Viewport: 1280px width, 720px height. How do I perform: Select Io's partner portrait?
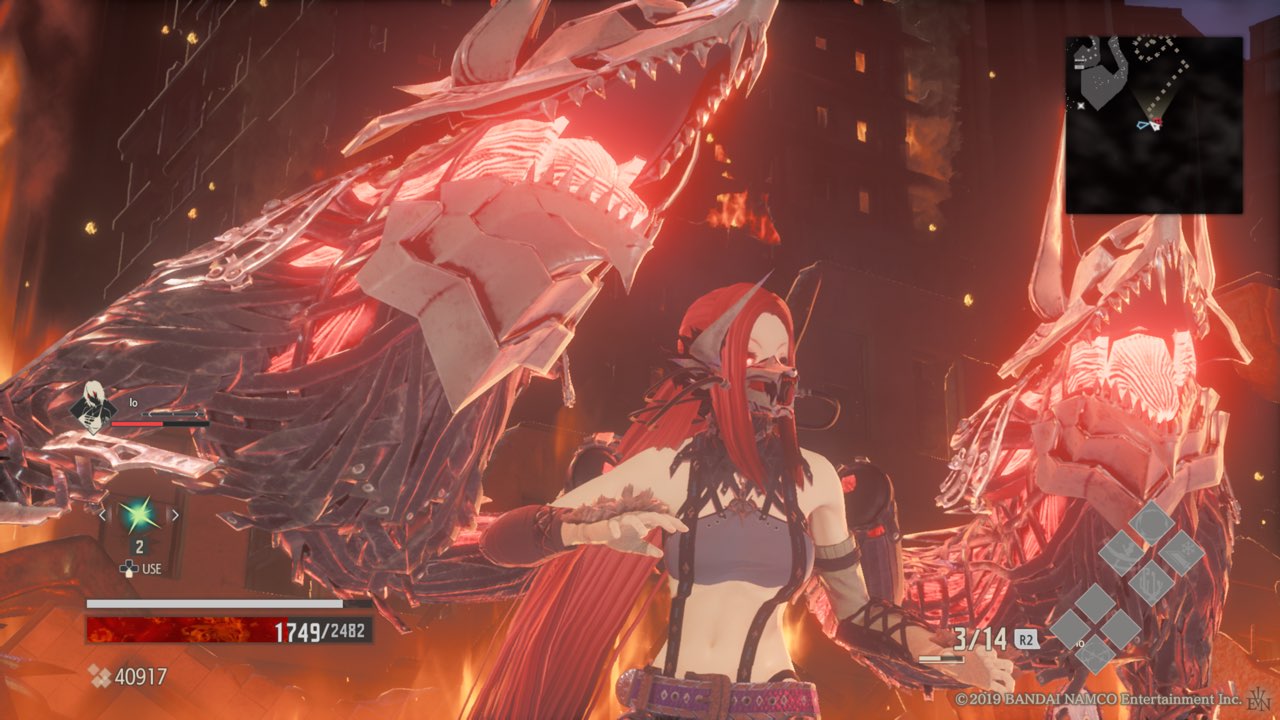[93, 407]
